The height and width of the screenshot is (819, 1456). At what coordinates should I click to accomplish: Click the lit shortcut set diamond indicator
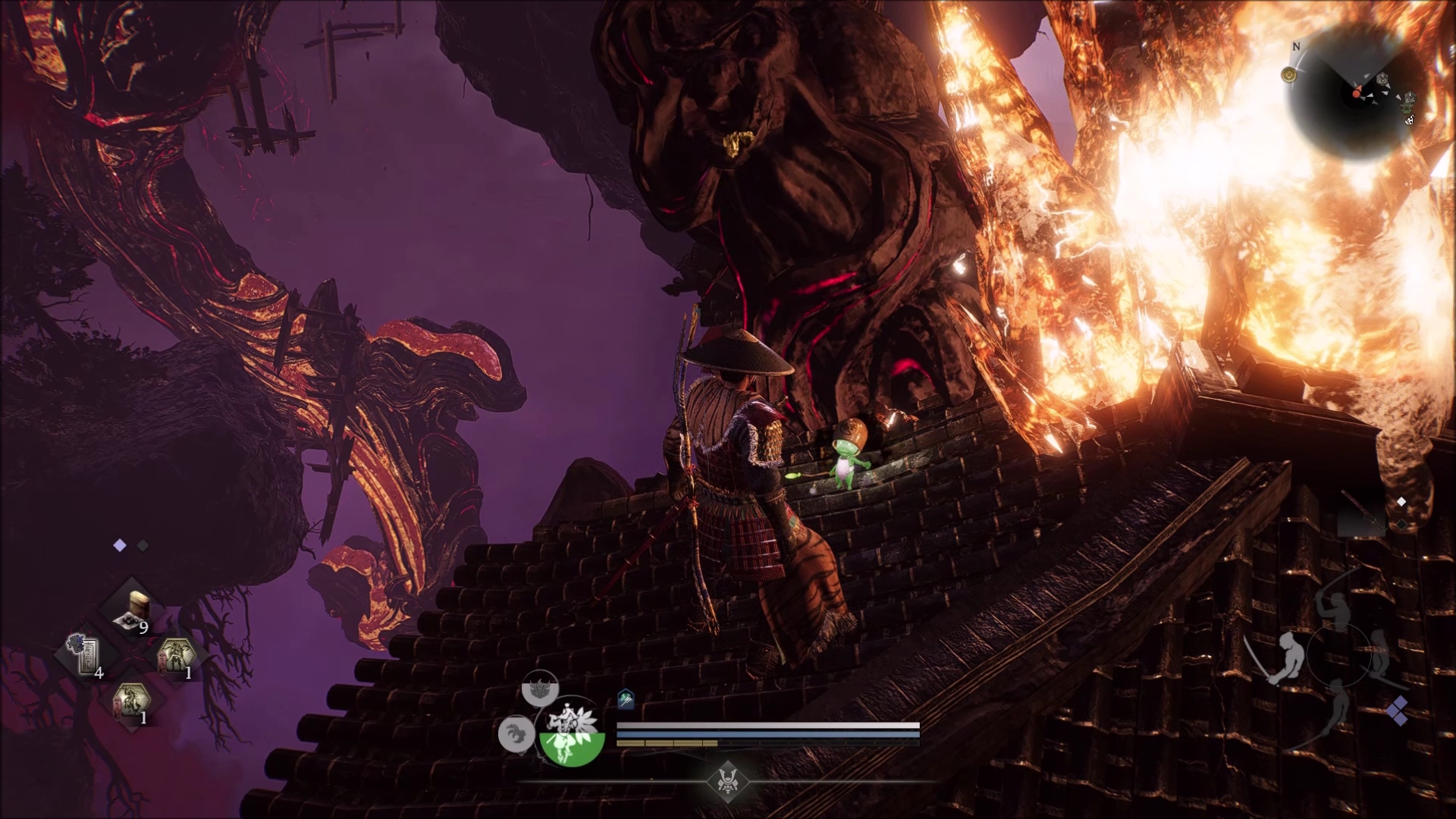[x=120, y=545]
